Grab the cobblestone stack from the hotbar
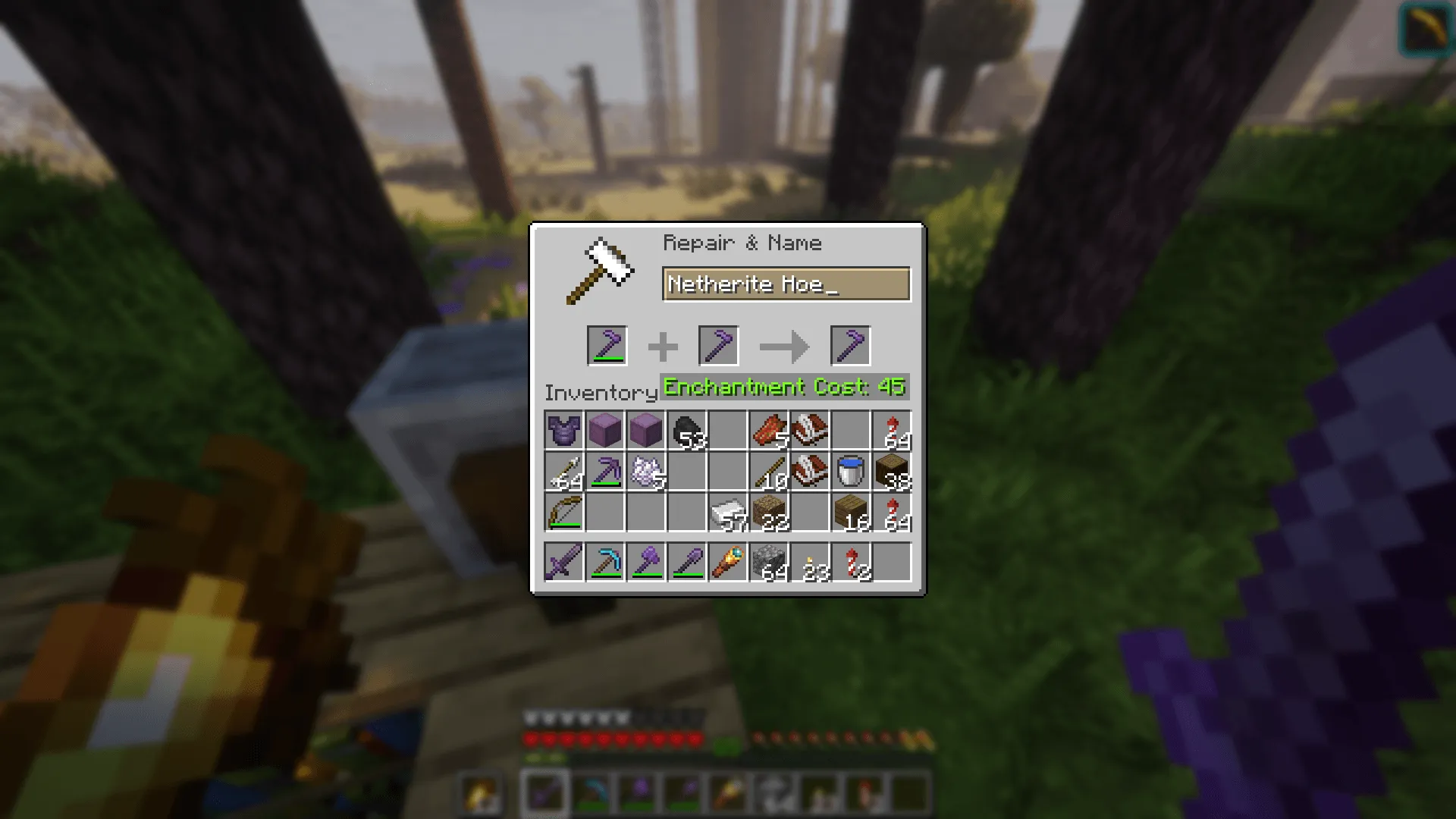The image size is (1456, 819). 770,561
